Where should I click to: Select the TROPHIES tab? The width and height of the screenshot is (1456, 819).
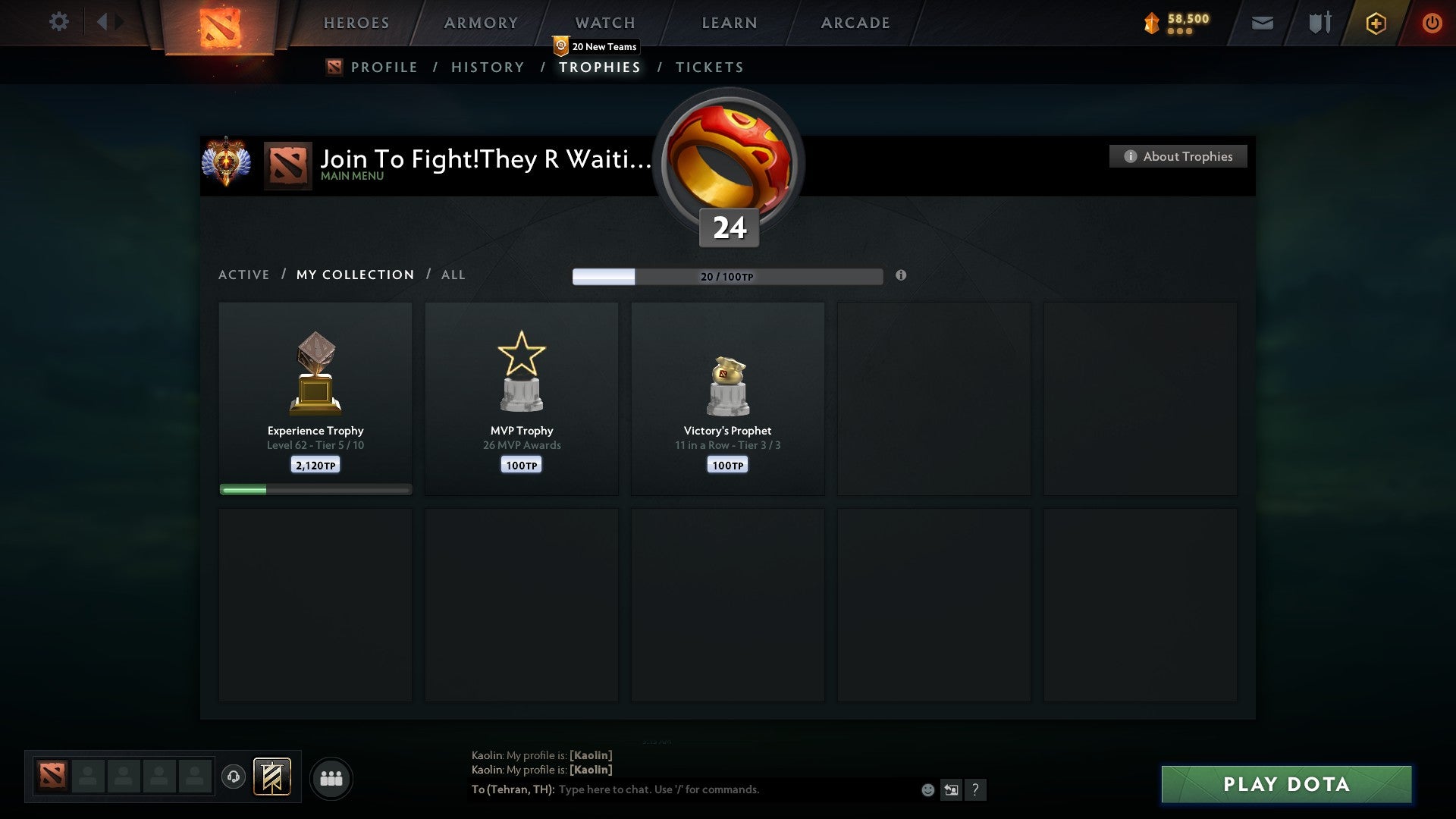tap(600, 67)
